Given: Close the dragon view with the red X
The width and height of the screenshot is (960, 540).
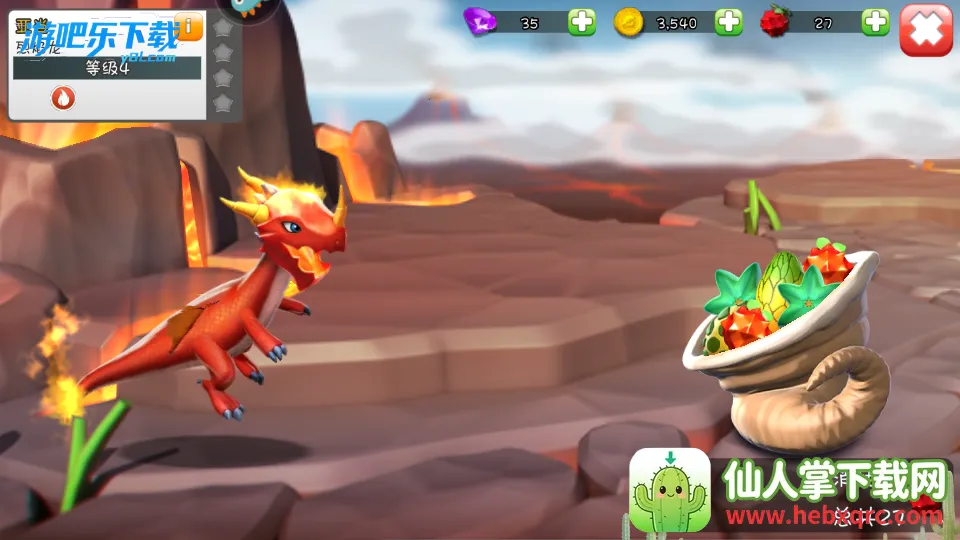Looking at the screenshot, I should 925,29.
